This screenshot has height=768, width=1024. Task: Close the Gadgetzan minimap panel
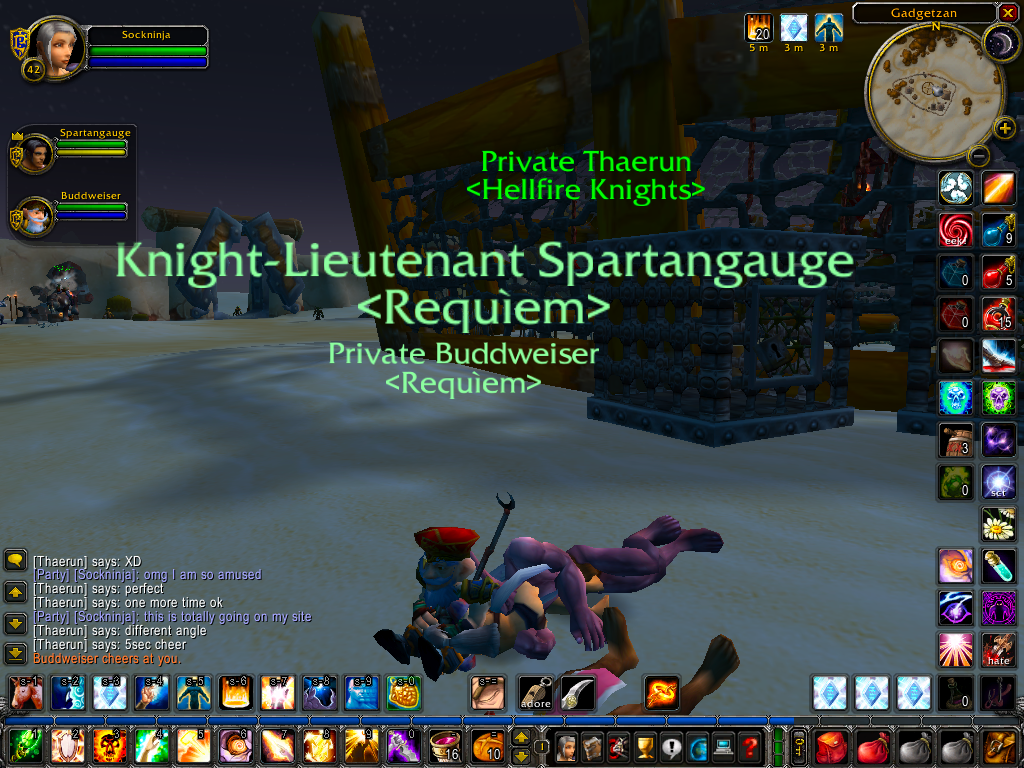point(1007,12)
